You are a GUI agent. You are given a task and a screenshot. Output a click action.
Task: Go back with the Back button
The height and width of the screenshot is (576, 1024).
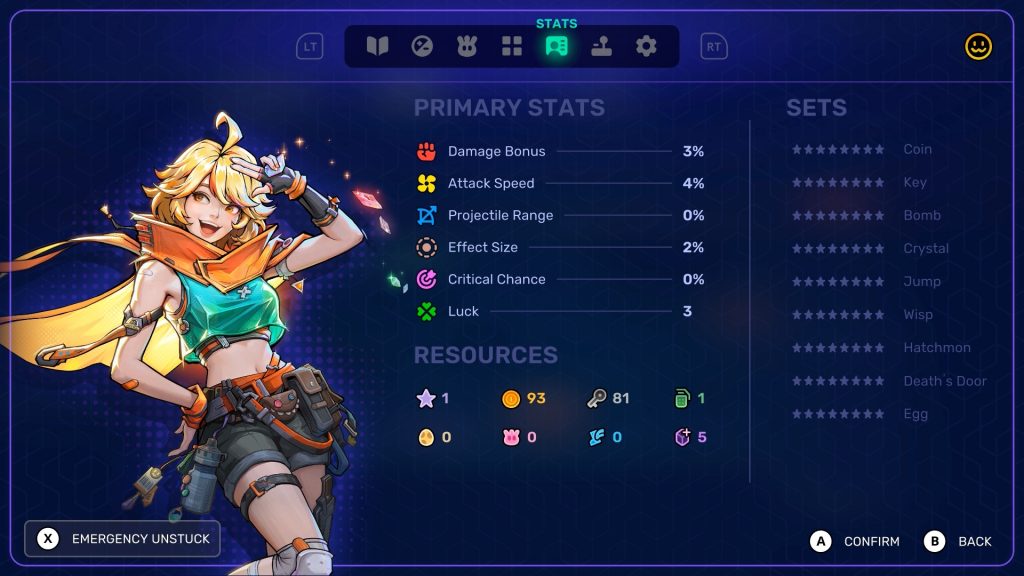point(958,541)
